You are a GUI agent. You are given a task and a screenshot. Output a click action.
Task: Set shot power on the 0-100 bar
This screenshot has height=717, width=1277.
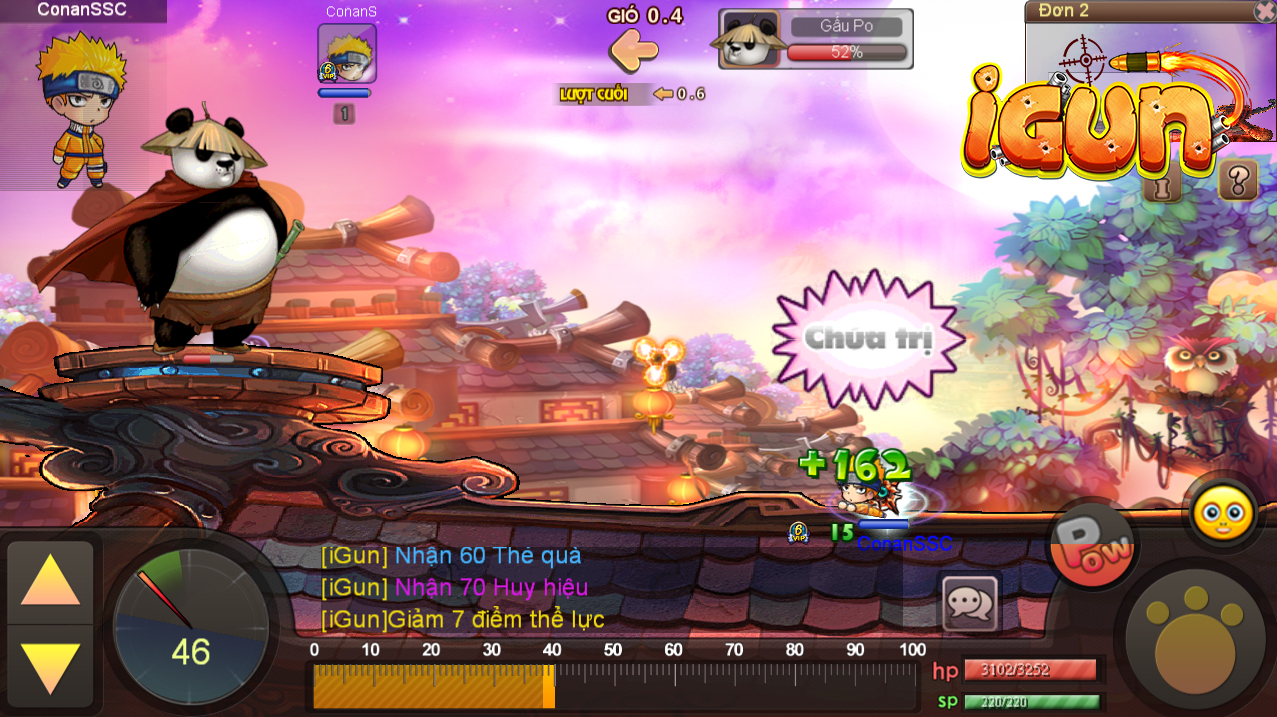point(612,686)
